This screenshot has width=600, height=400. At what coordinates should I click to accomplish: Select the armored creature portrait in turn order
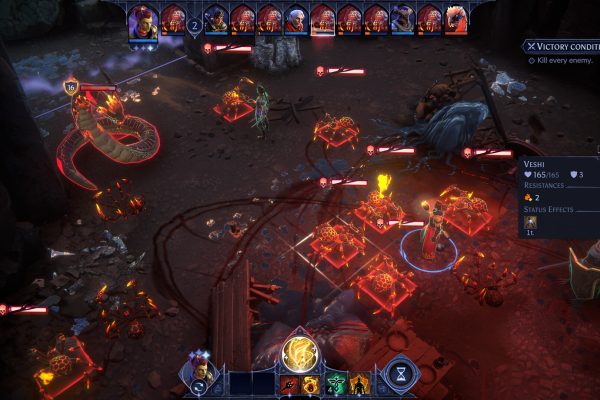403,19
